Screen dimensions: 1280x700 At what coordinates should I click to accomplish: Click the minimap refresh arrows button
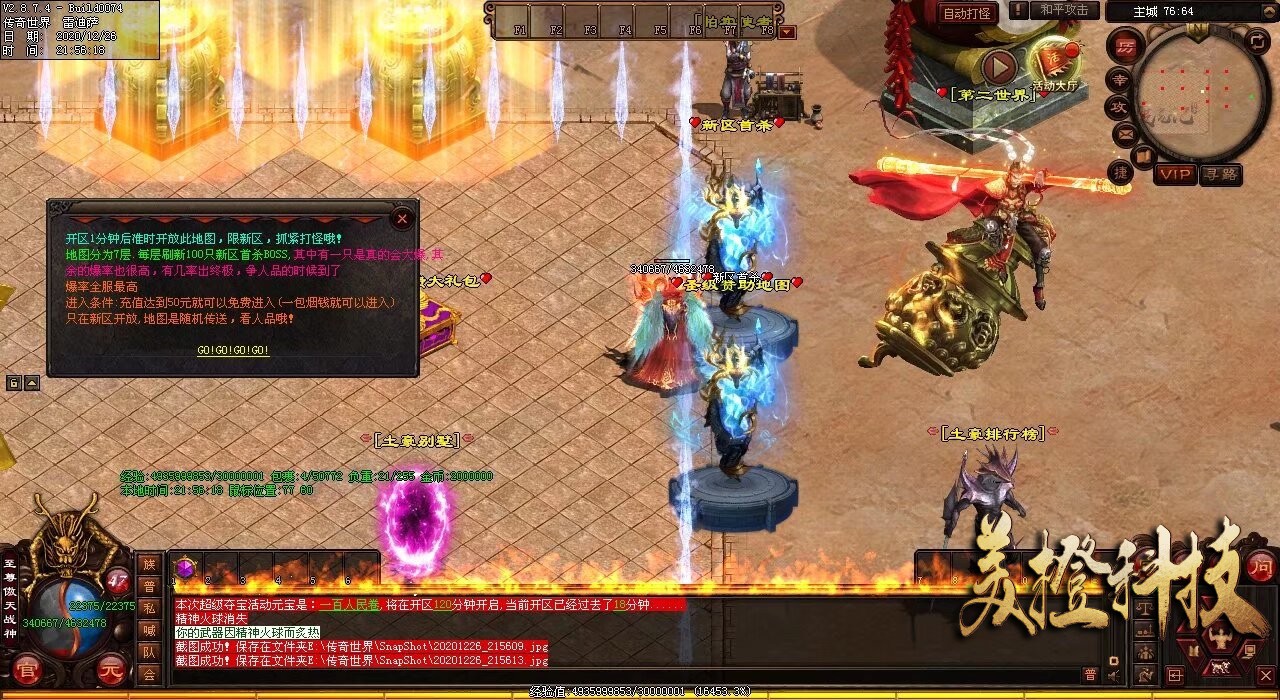click(x=1258, y=41)
